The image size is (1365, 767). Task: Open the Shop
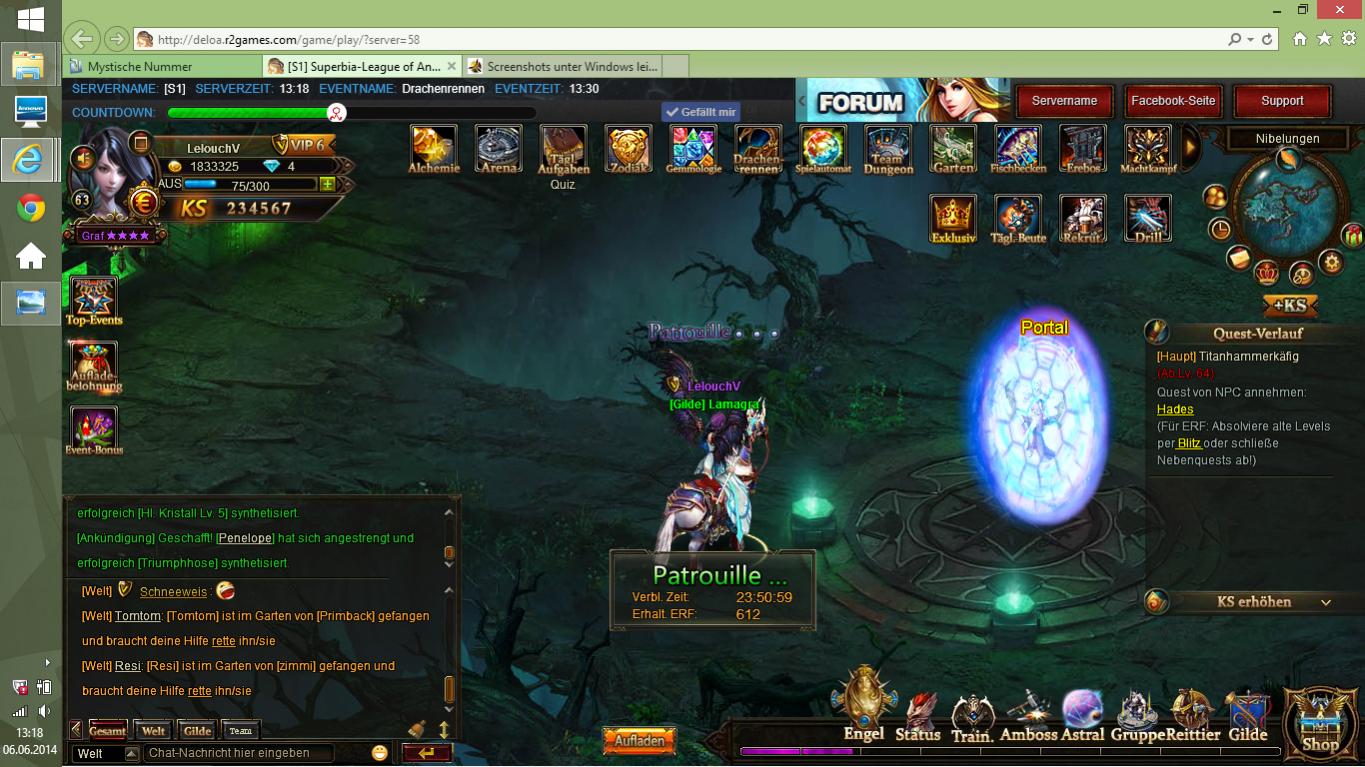[1320, 720]
